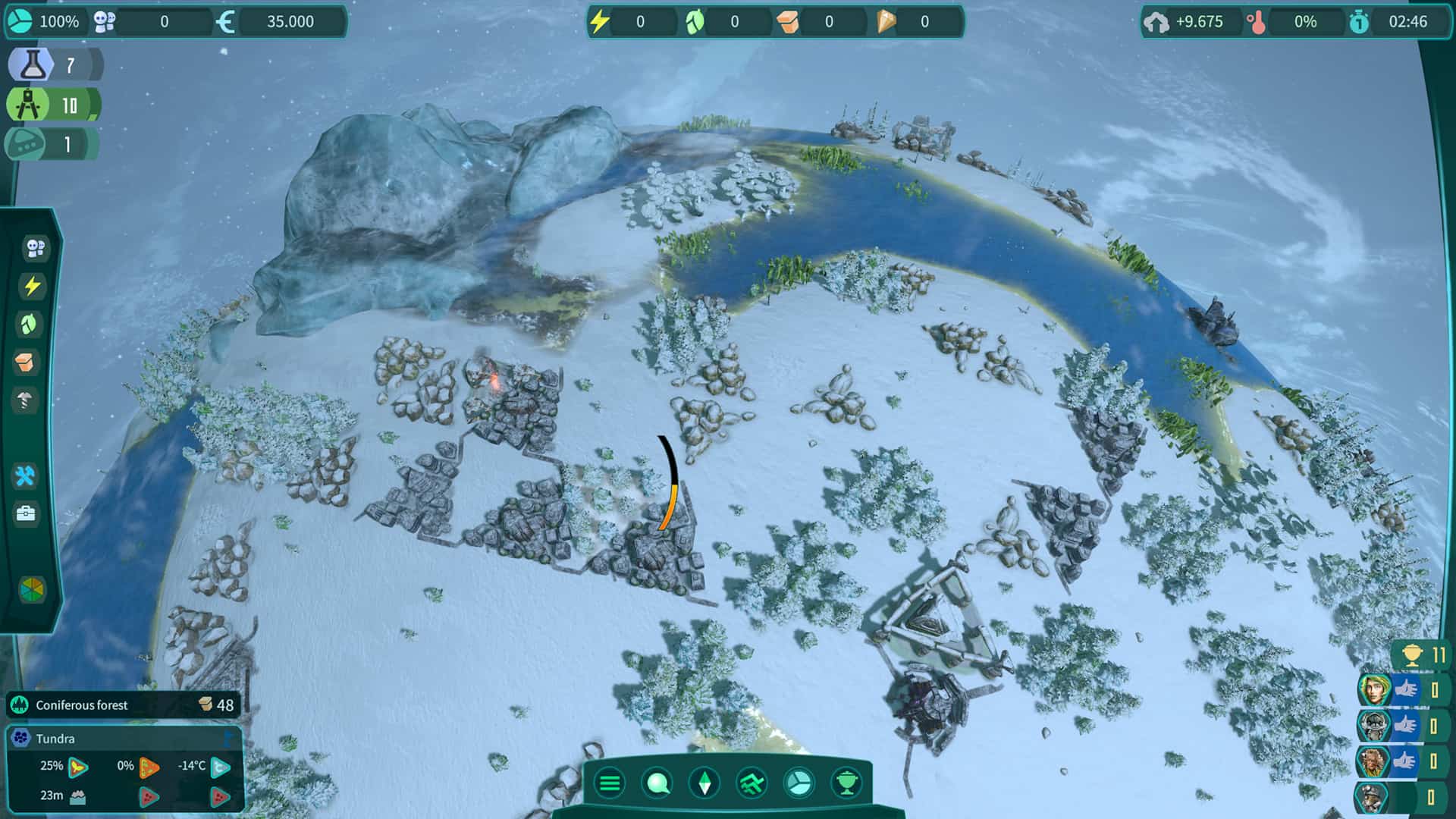Click the green diamond crystal button
1456x819 pixels.
click(704, 783)
